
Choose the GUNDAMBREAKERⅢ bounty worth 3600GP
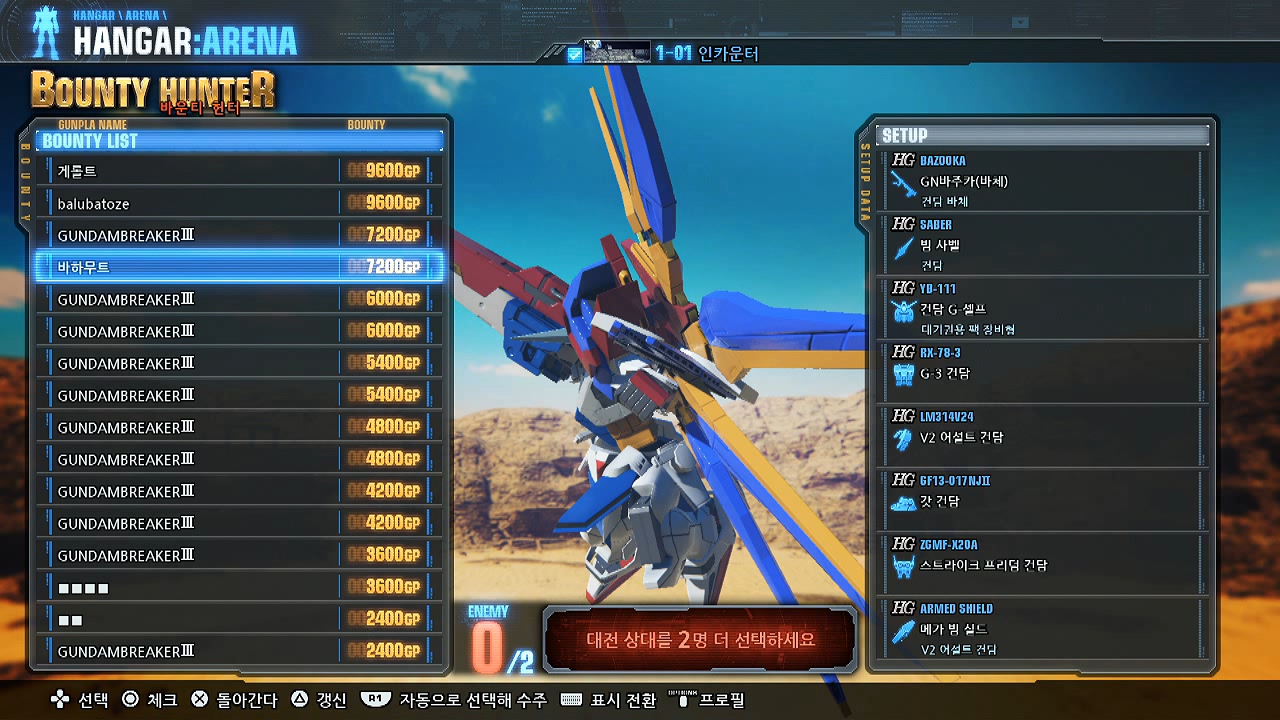(239, 555)
